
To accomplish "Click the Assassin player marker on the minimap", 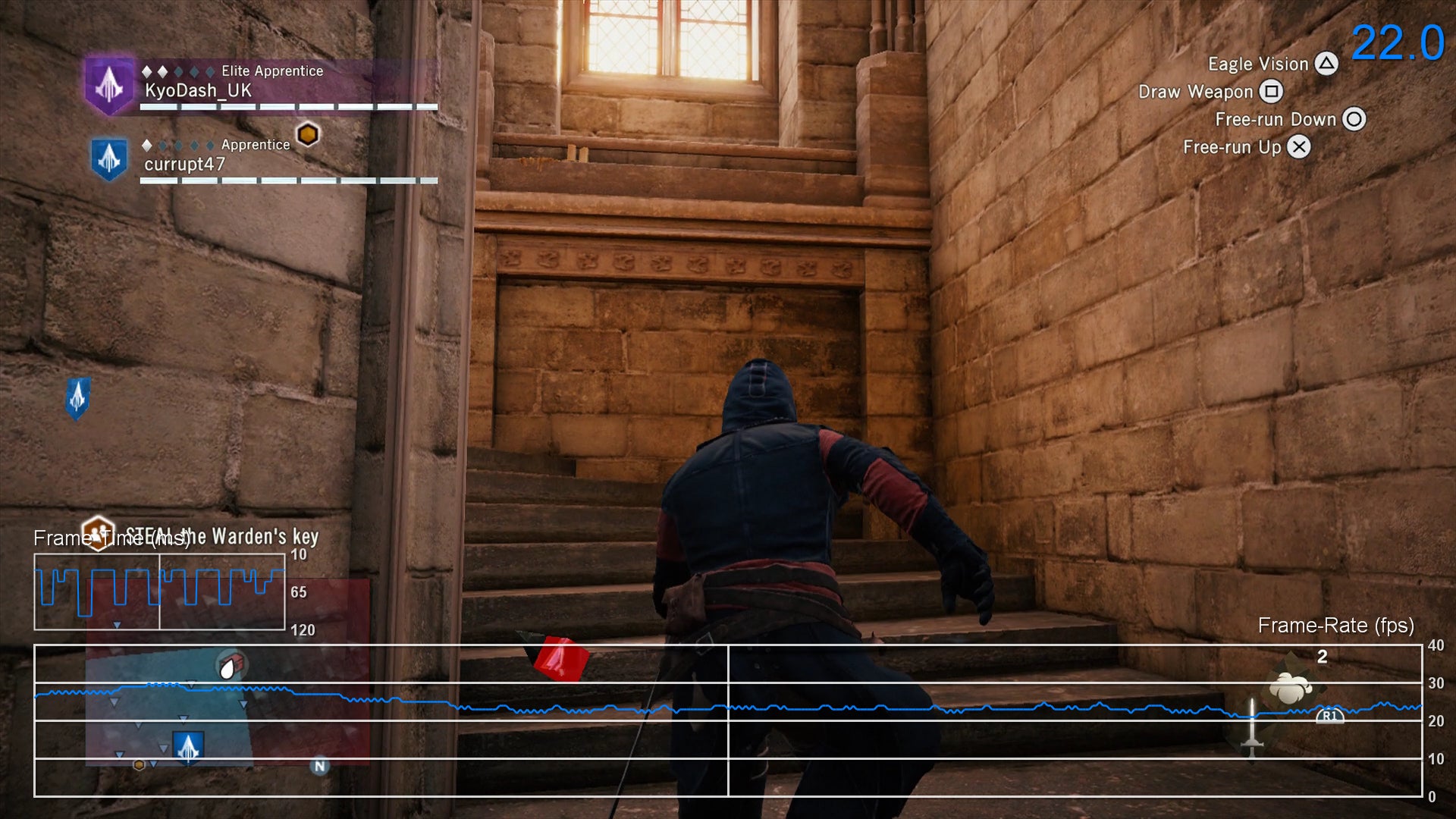I will [x=188, y=746].
